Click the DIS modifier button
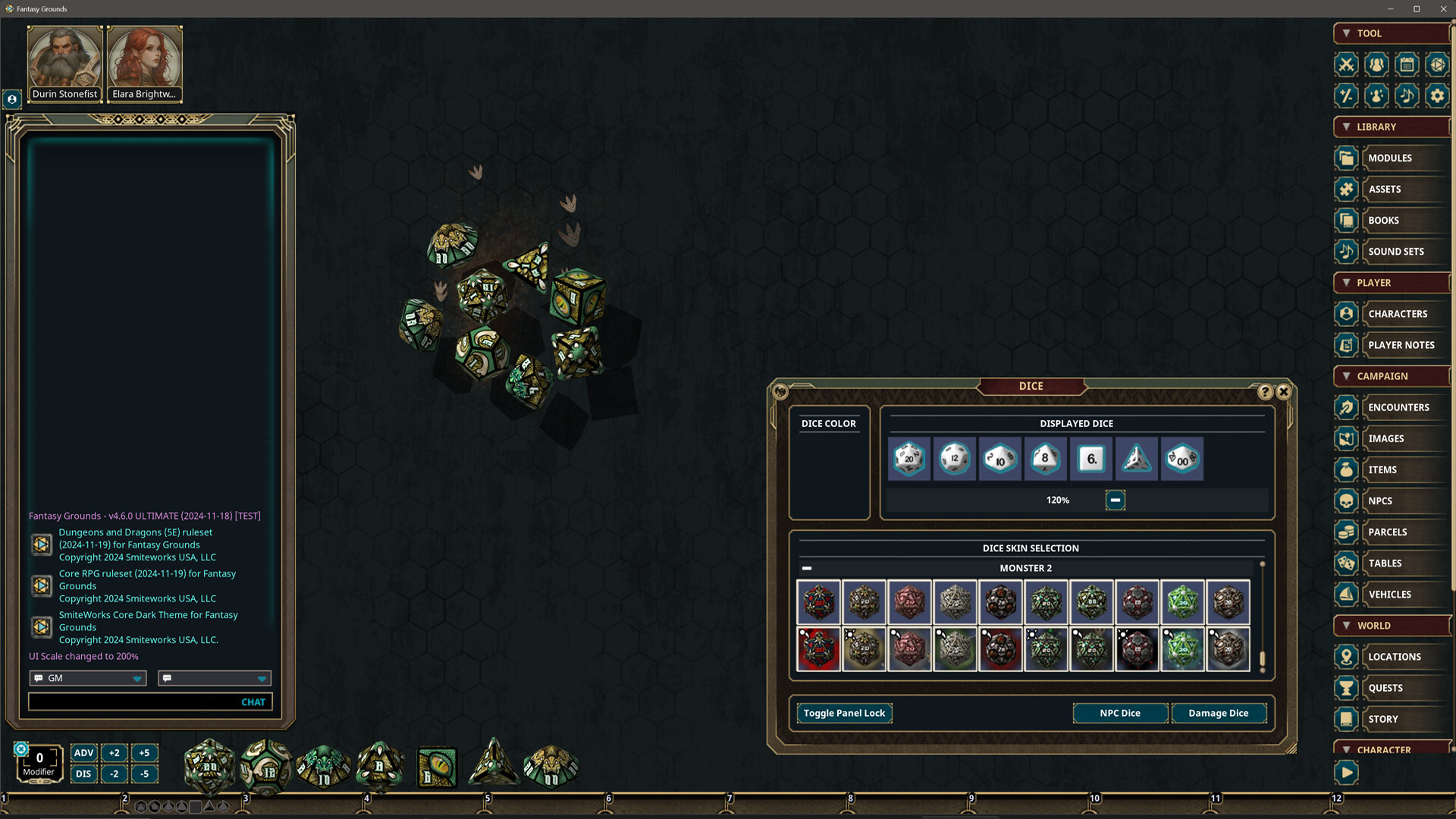This screenshot has width=1456, height=819. 83,774
